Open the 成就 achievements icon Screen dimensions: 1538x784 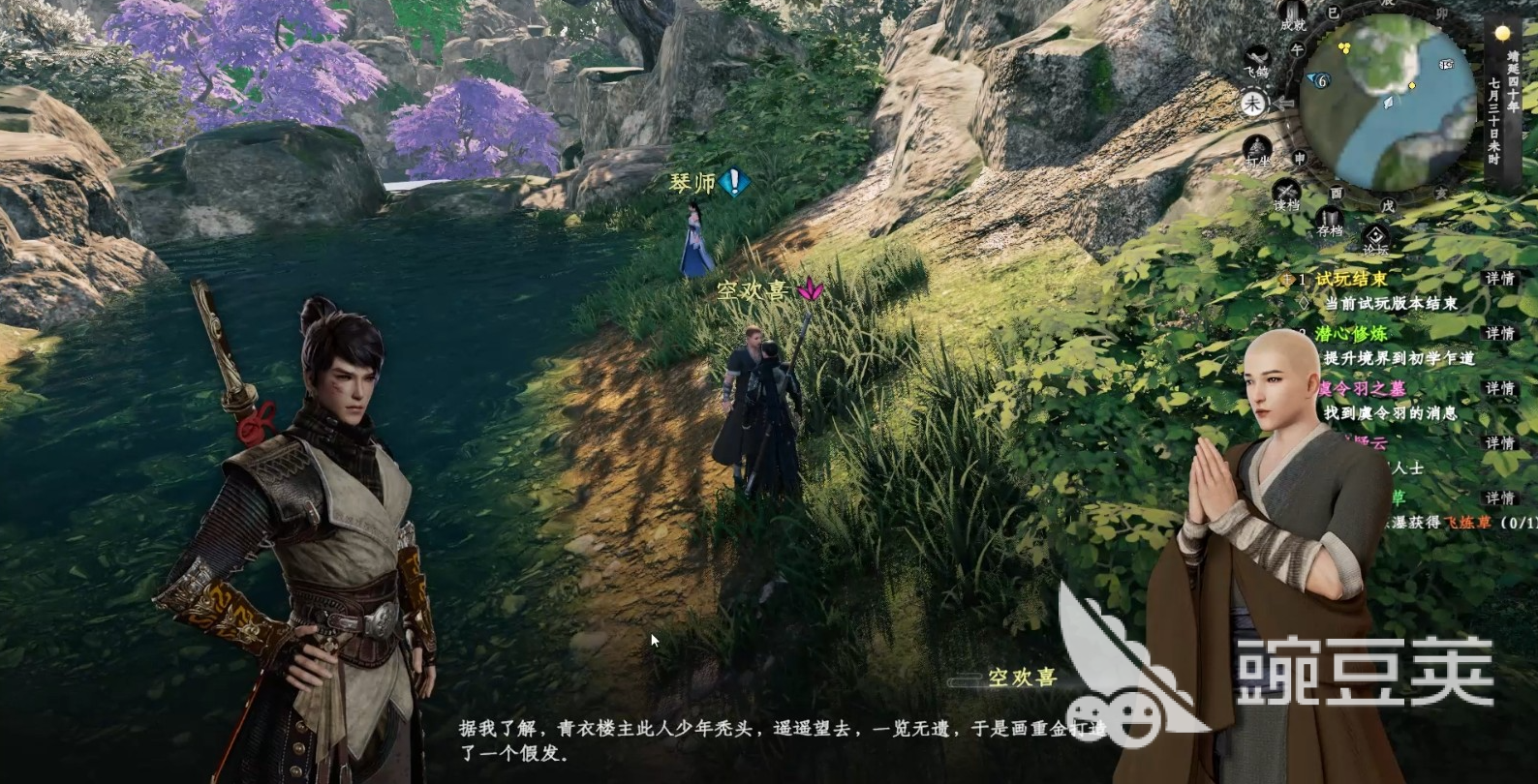1293,15
